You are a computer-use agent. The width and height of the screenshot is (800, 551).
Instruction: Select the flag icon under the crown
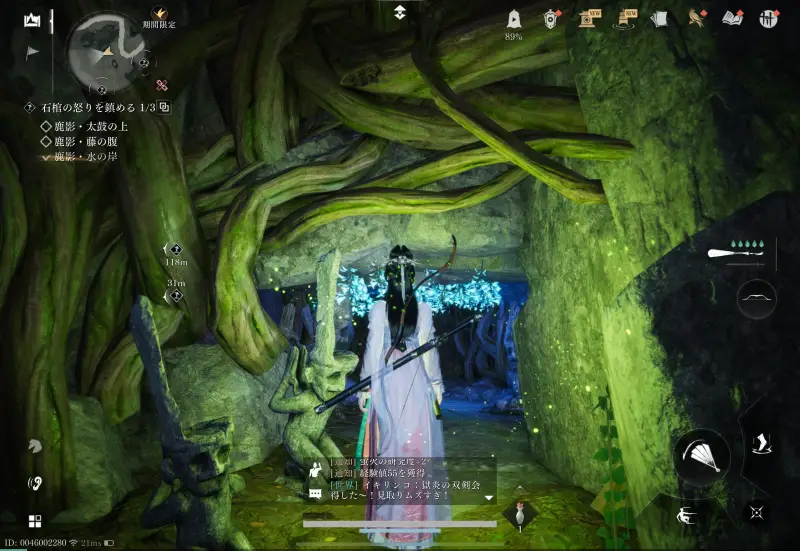32,51
